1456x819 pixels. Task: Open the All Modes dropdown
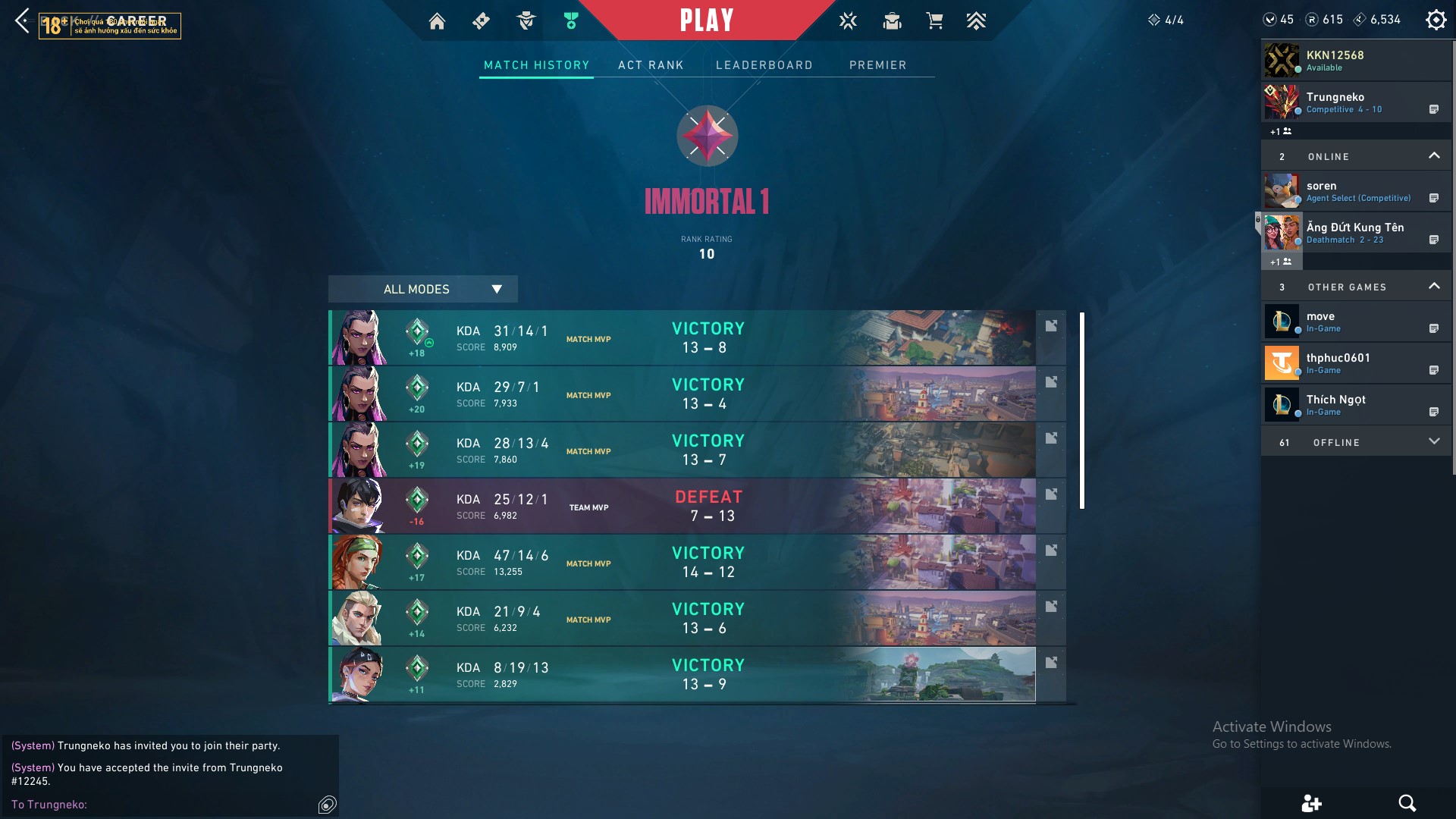(x=422, y=289)
